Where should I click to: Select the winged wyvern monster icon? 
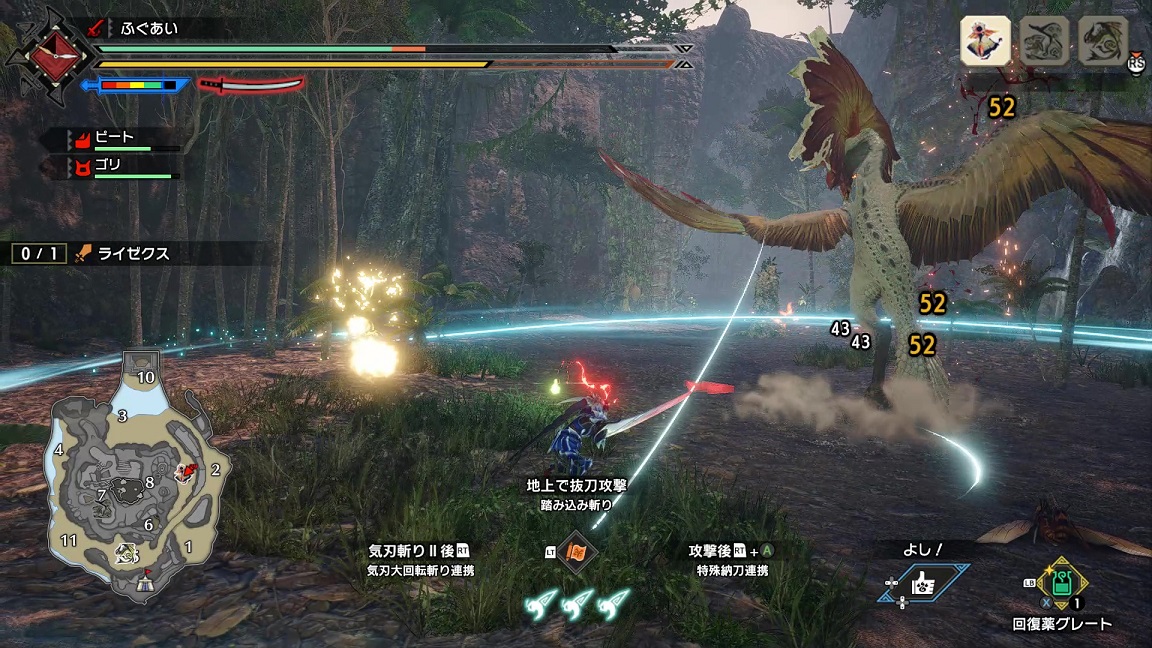[x=1103, y=41]
